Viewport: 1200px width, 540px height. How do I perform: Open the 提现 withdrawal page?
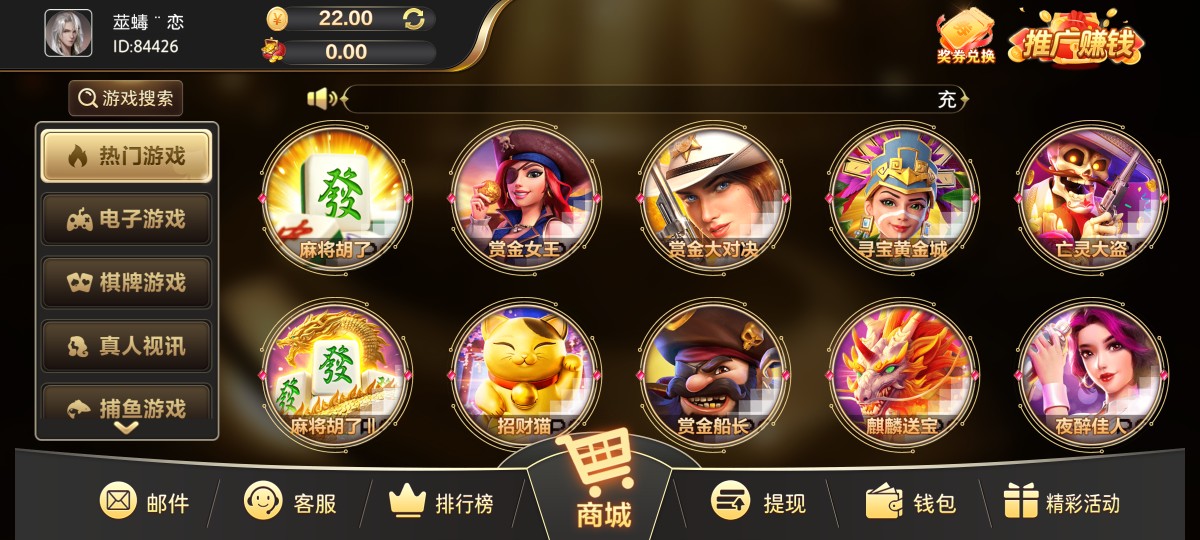758,502
